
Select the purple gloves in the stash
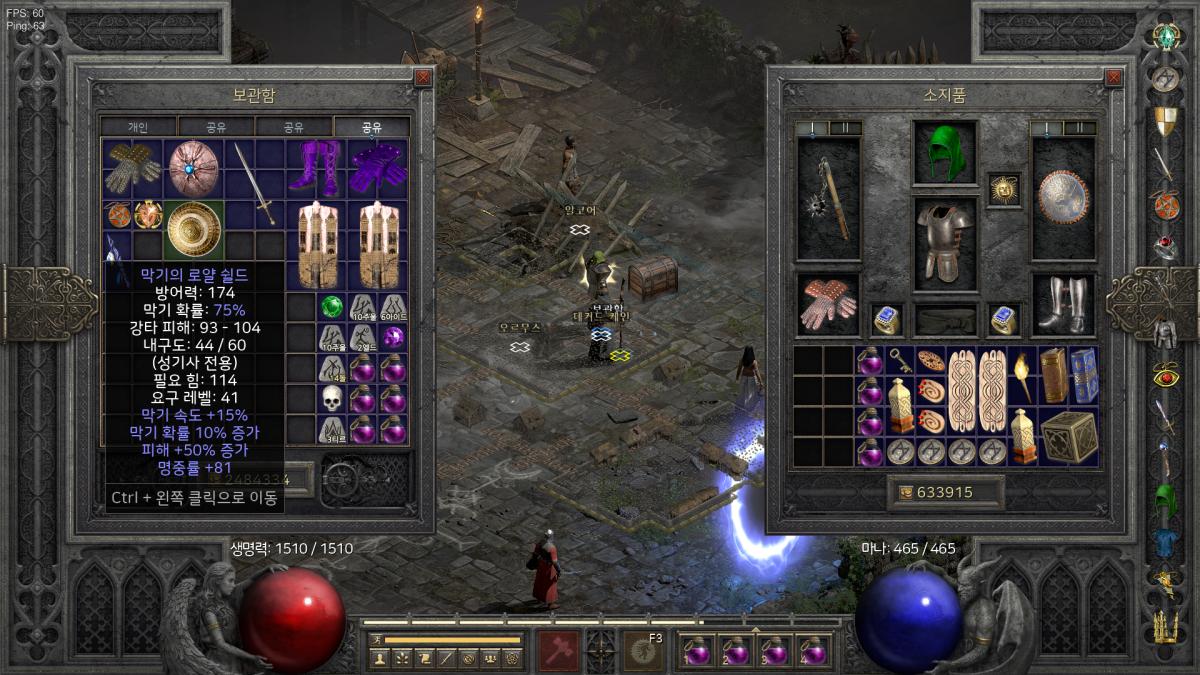point(378,167)
